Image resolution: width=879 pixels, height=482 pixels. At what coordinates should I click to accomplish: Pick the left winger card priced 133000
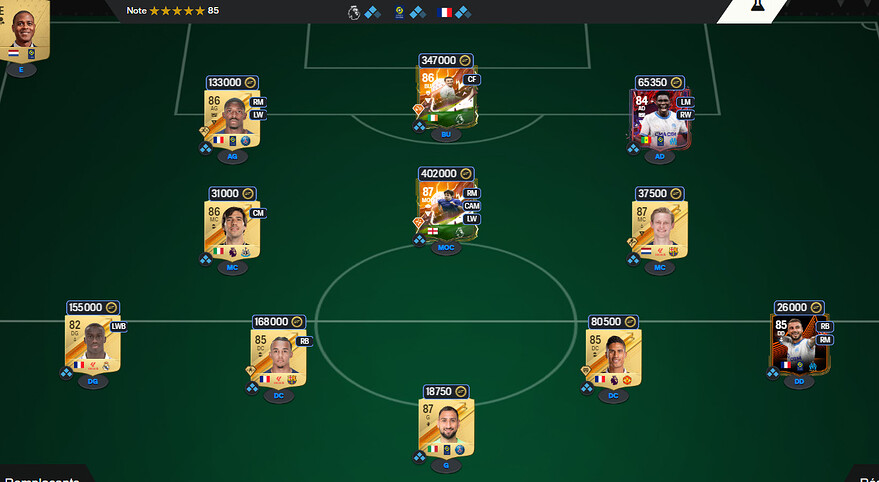(x=232, y=121)
